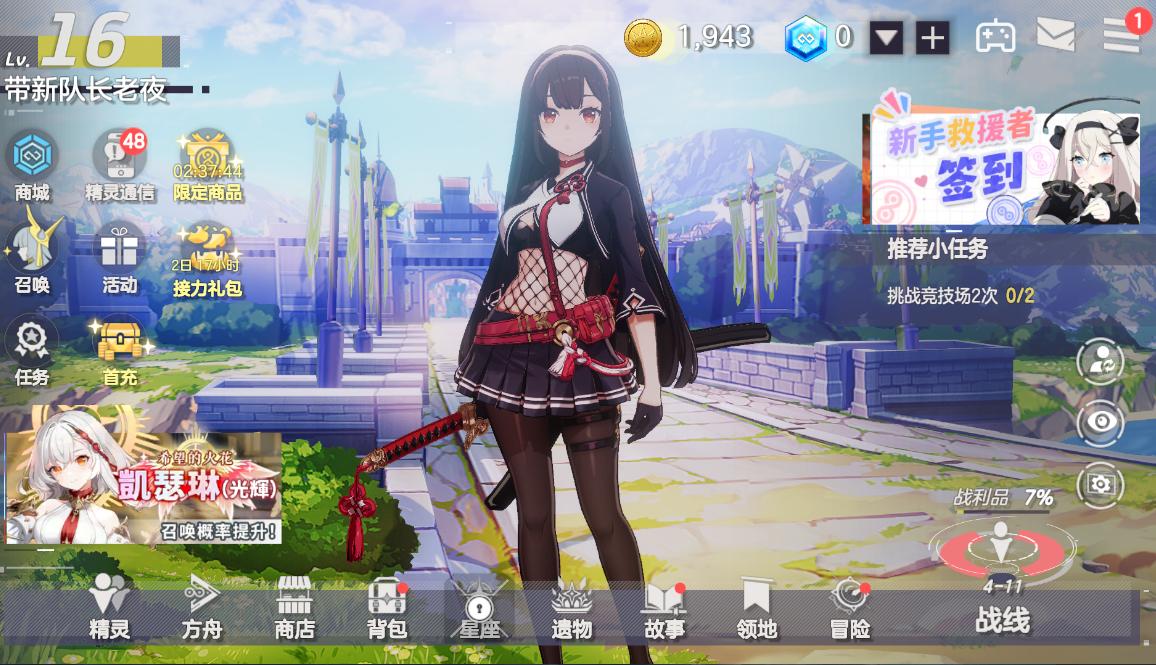Open the 故事 story menu

(664, 608)
